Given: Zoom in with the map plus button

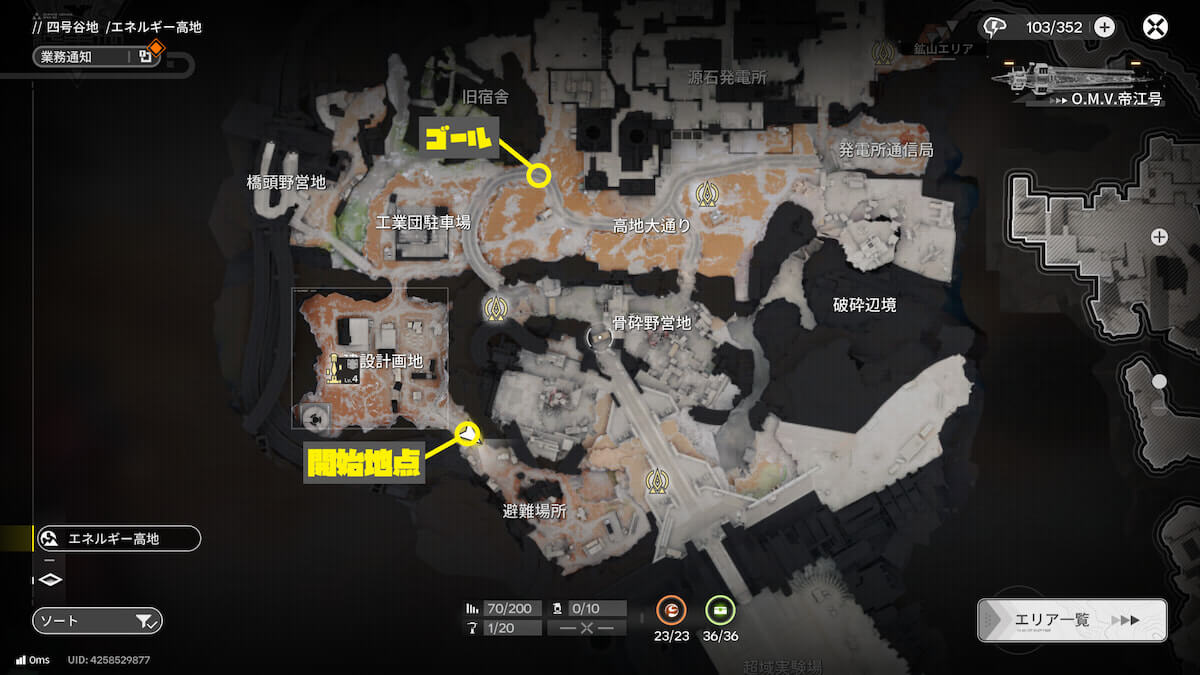Looking at the screenshot, I should 1159,237.
